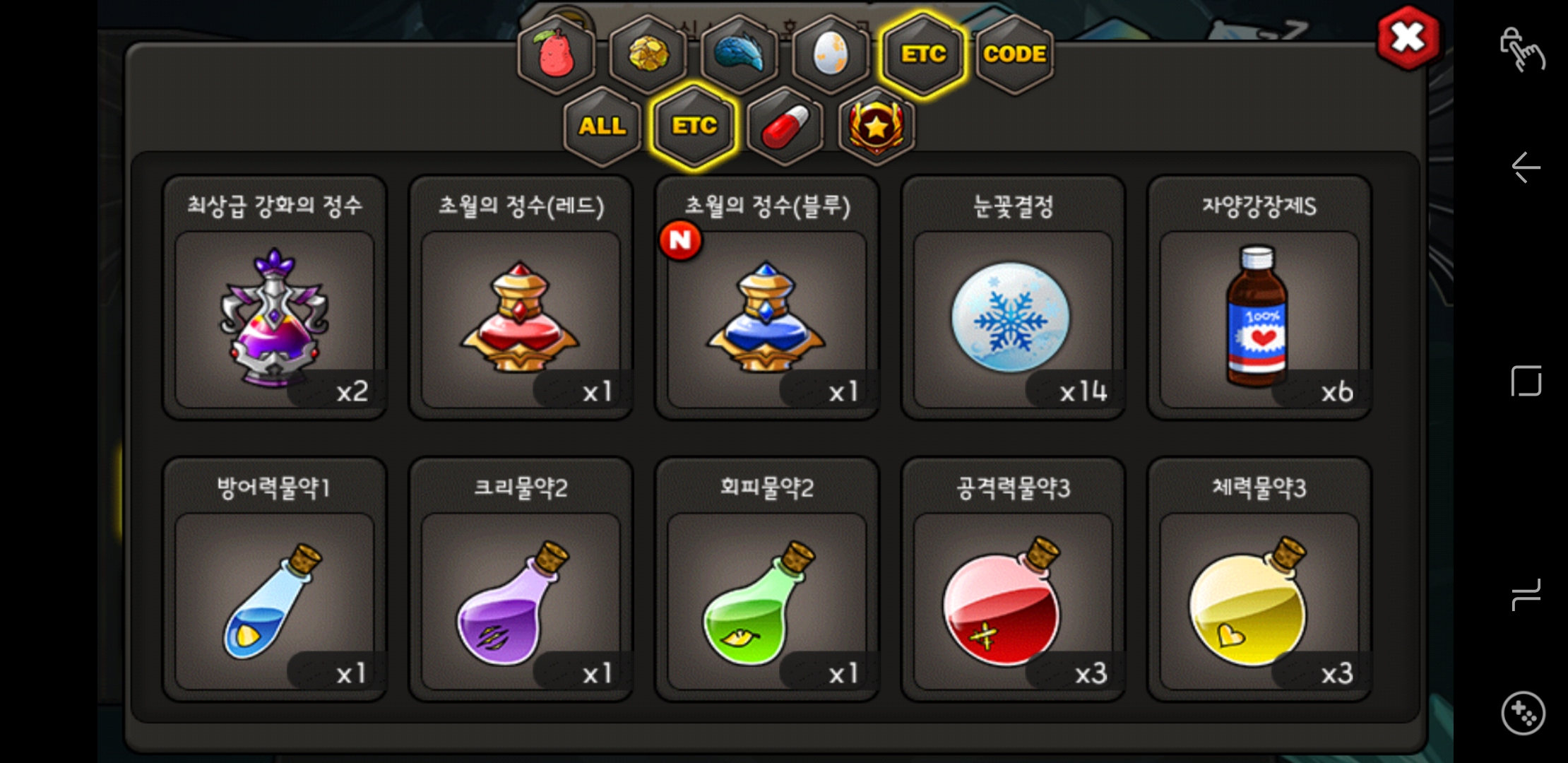The image size is (1568, 763).
Task: Tap the phone's back arrow button
Action: (1526, 167)
